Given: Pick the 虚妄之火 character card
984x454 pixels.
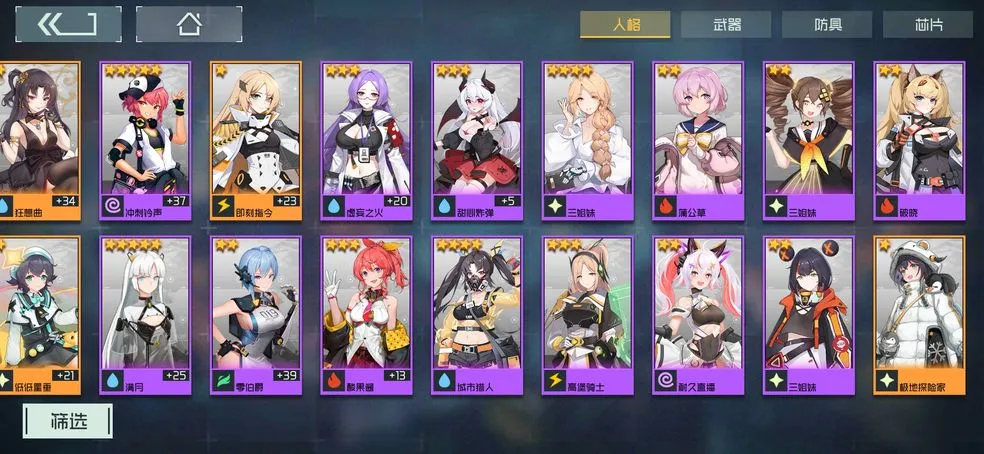Looking at the screenshot, I should (366, 140).
